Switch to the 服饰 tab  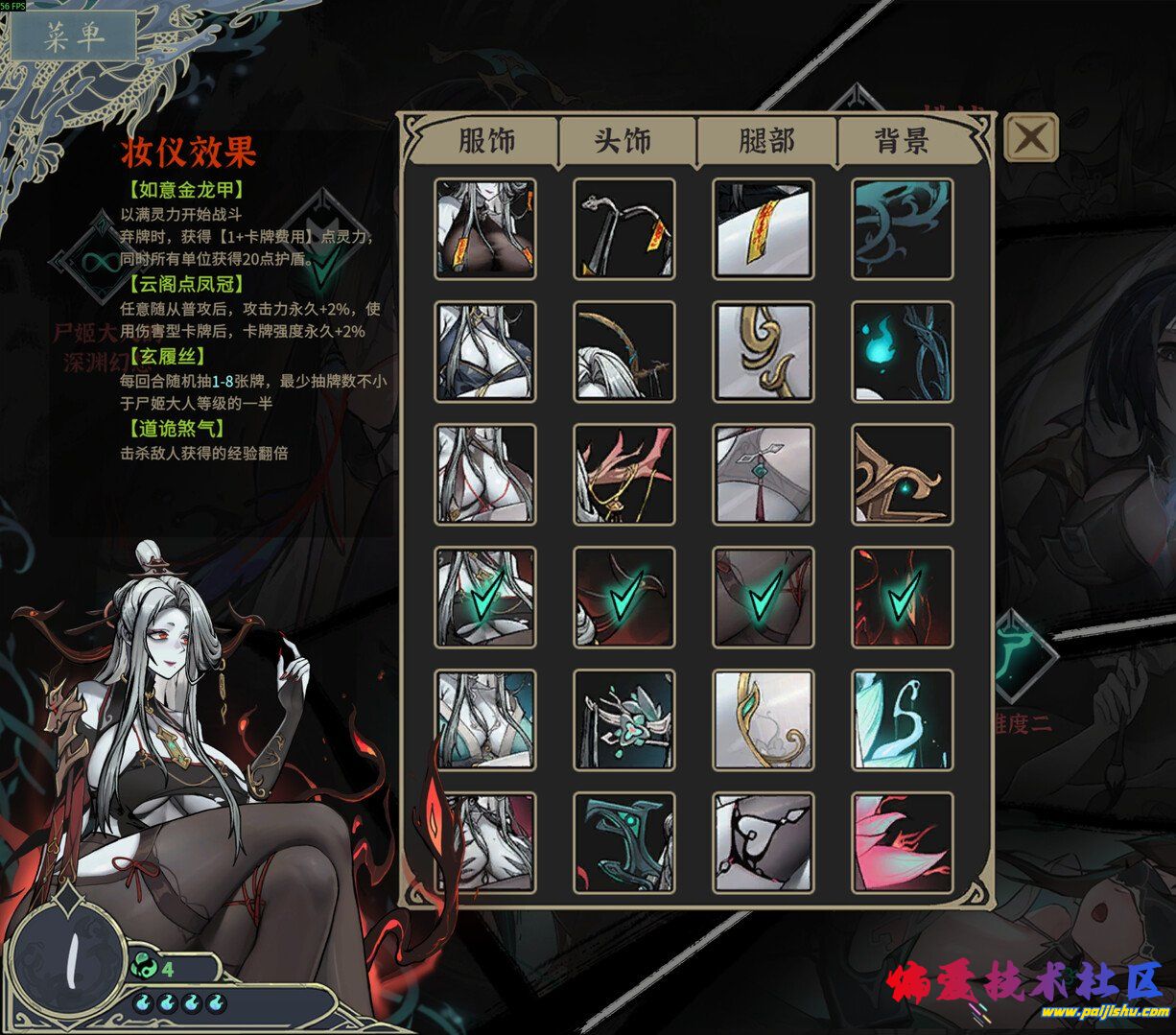coord(486,141)
